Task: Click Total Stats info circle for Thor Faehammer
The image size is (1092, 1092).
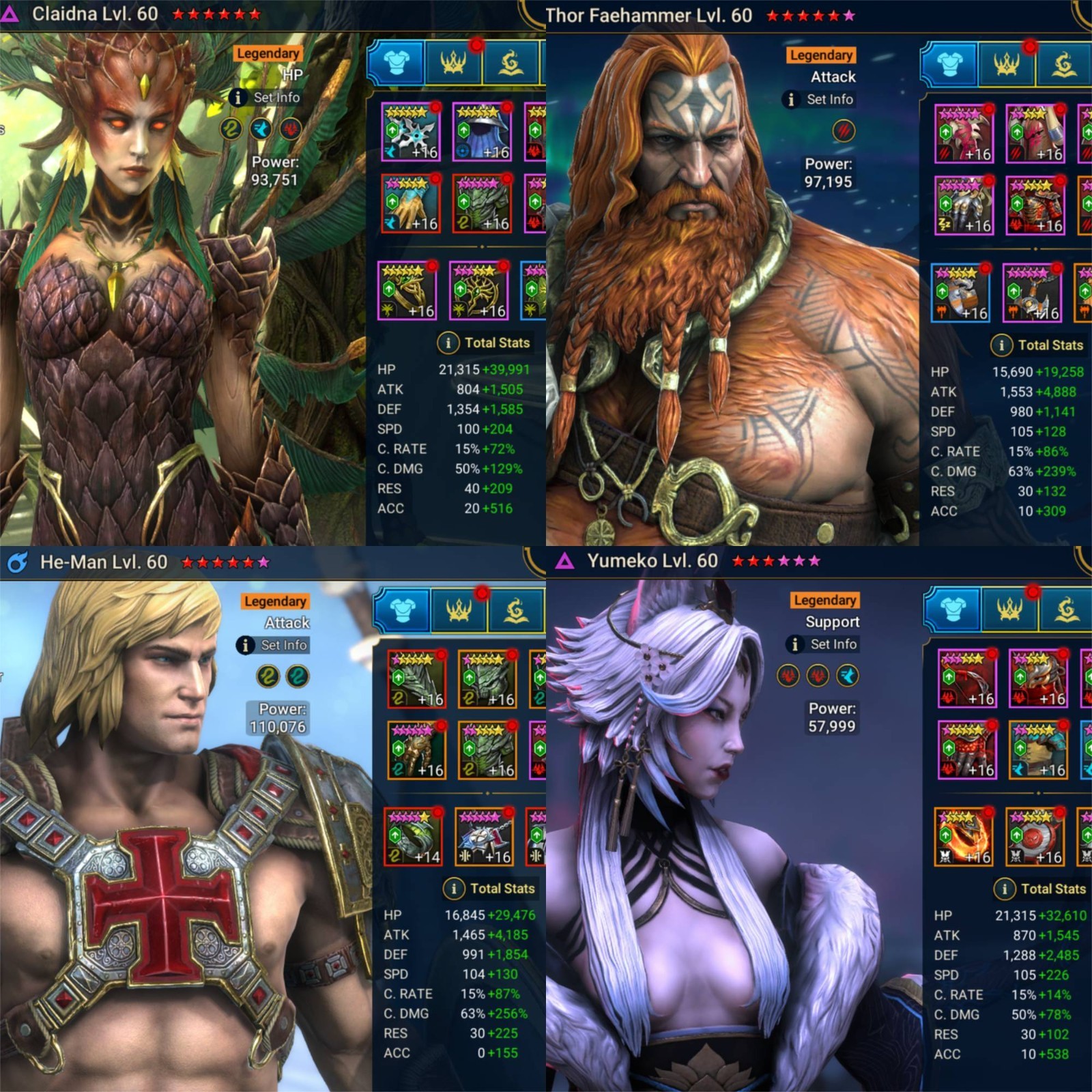Action: tap(1003, 345)
